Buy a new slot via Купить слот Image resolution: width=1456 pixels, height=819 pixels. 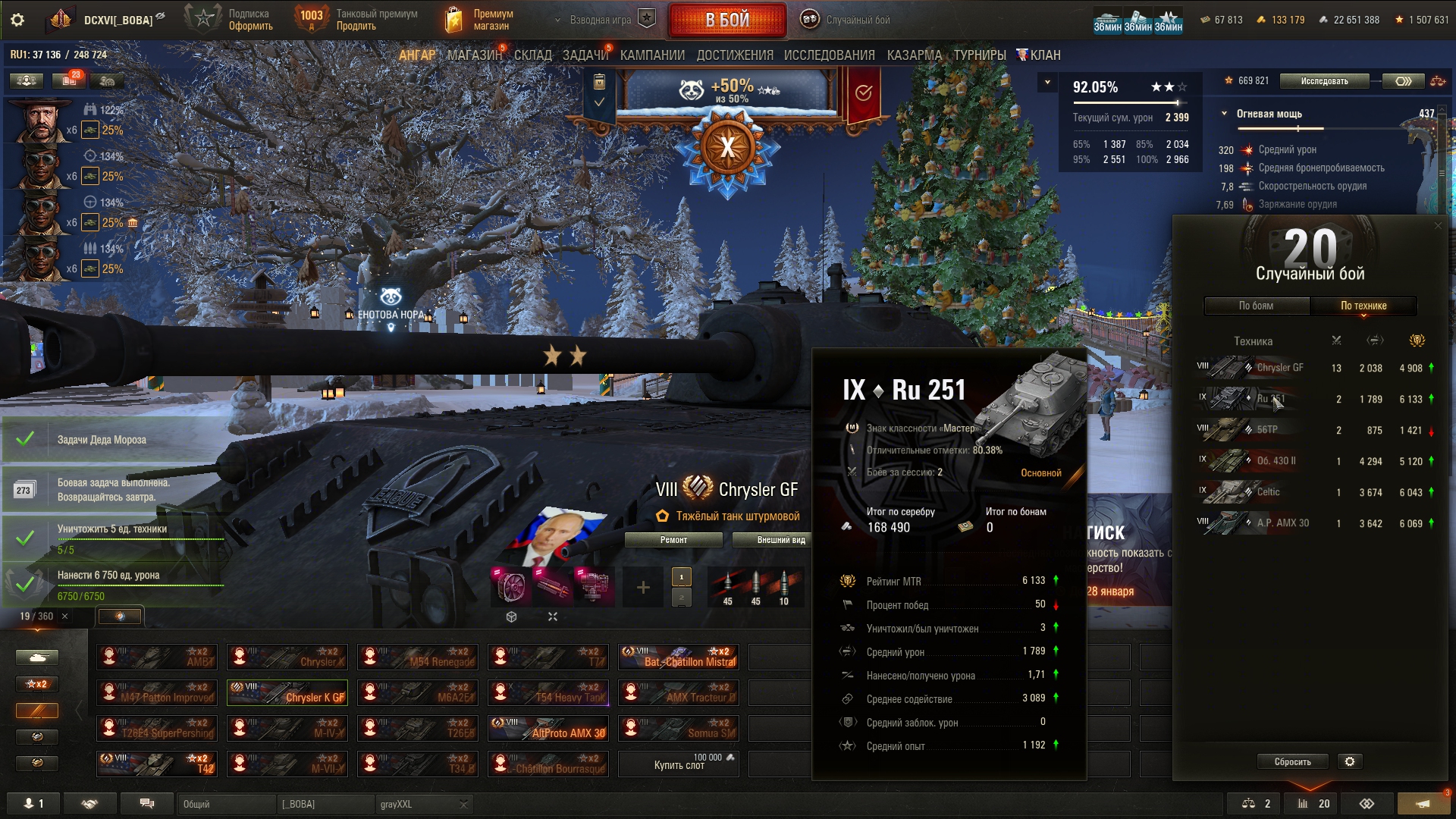tap(678, 764)
